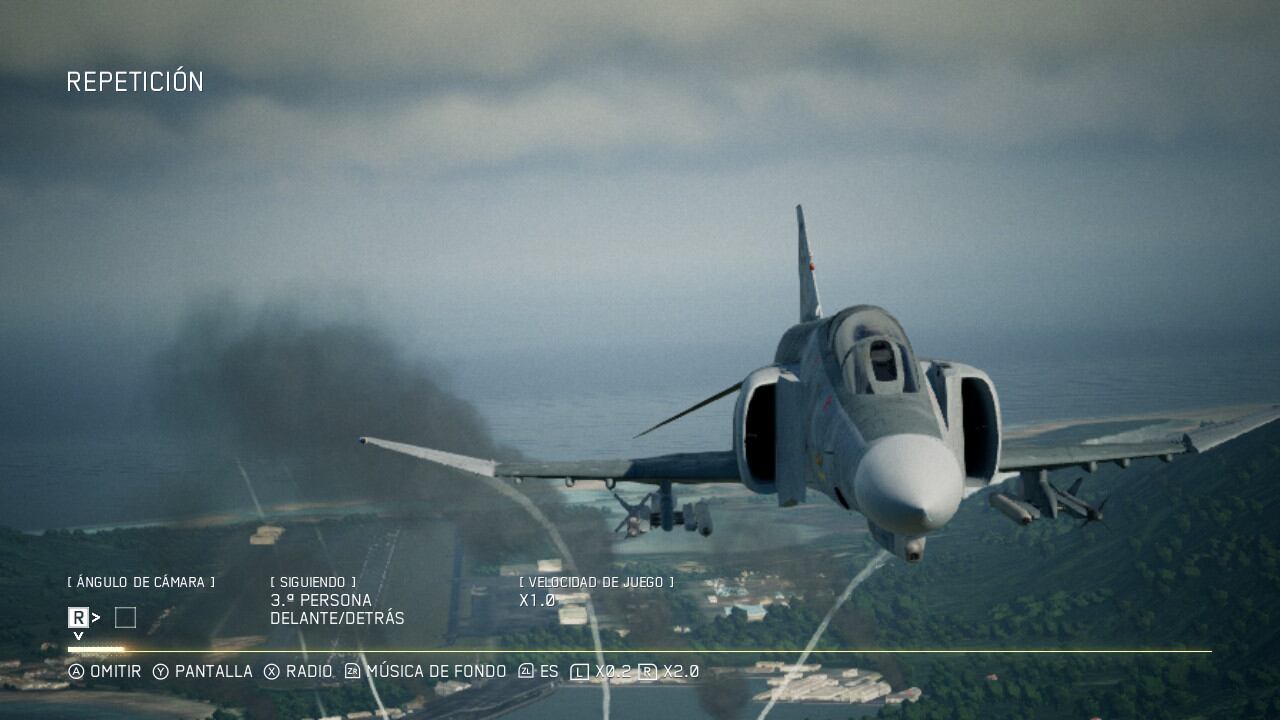Select the X0.2 slow-motion speed
This screenshot has width=1280, height=720.
[x=601, y=672]
